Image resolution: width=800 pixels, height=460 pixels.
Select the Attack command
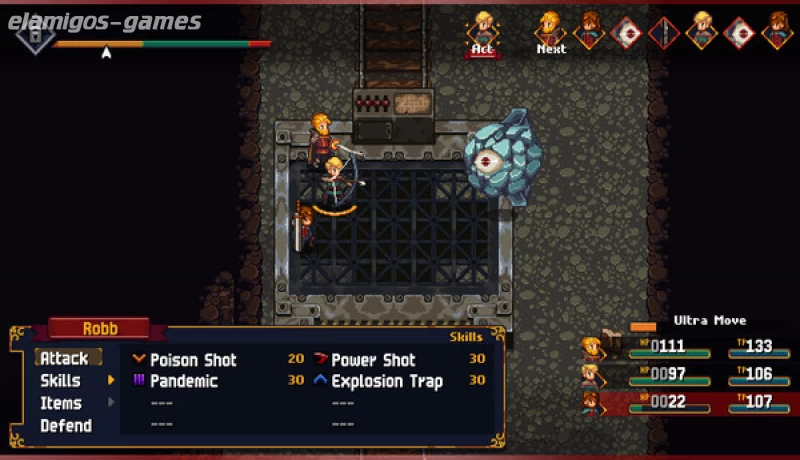pyautogui.click(x=65, y=358)
